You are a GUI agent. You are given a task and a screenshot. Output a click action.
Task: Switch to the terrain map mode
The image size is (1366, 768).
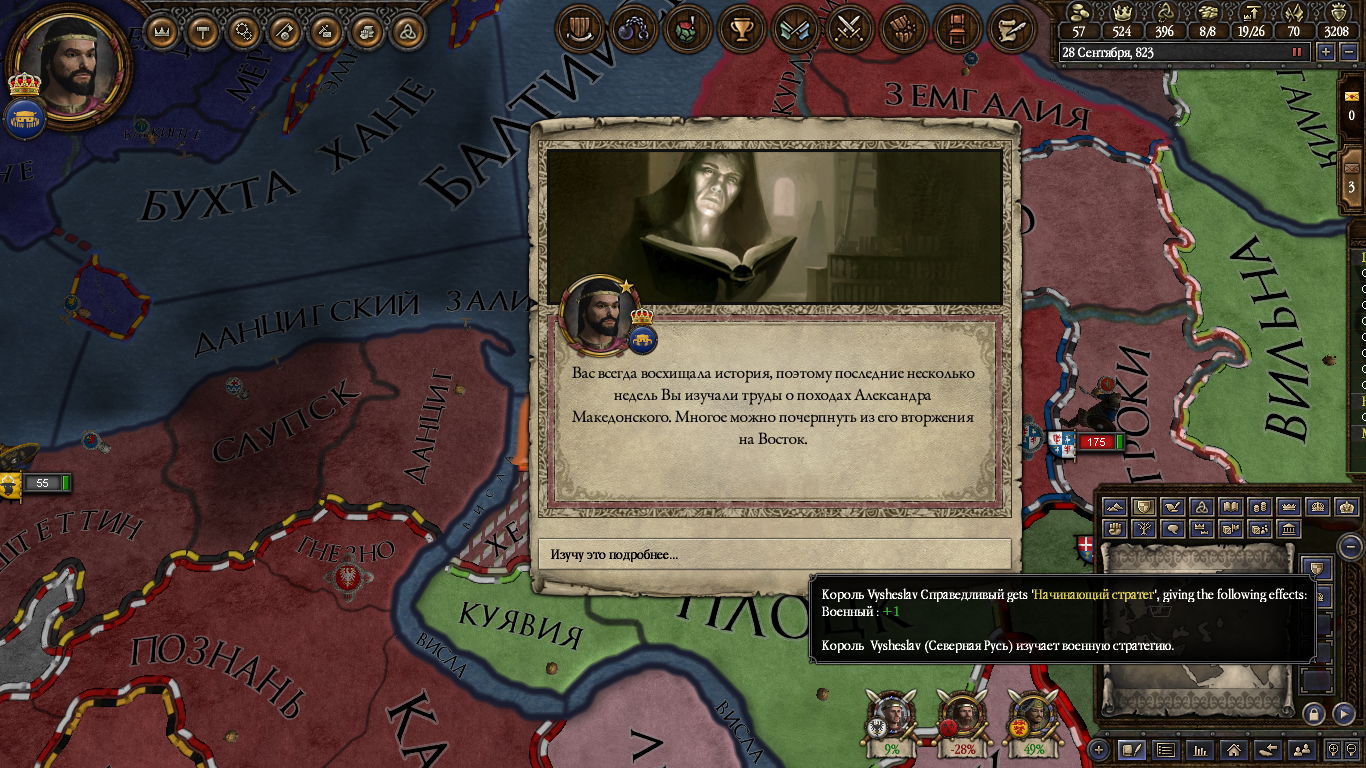(x=1115, y=507)
